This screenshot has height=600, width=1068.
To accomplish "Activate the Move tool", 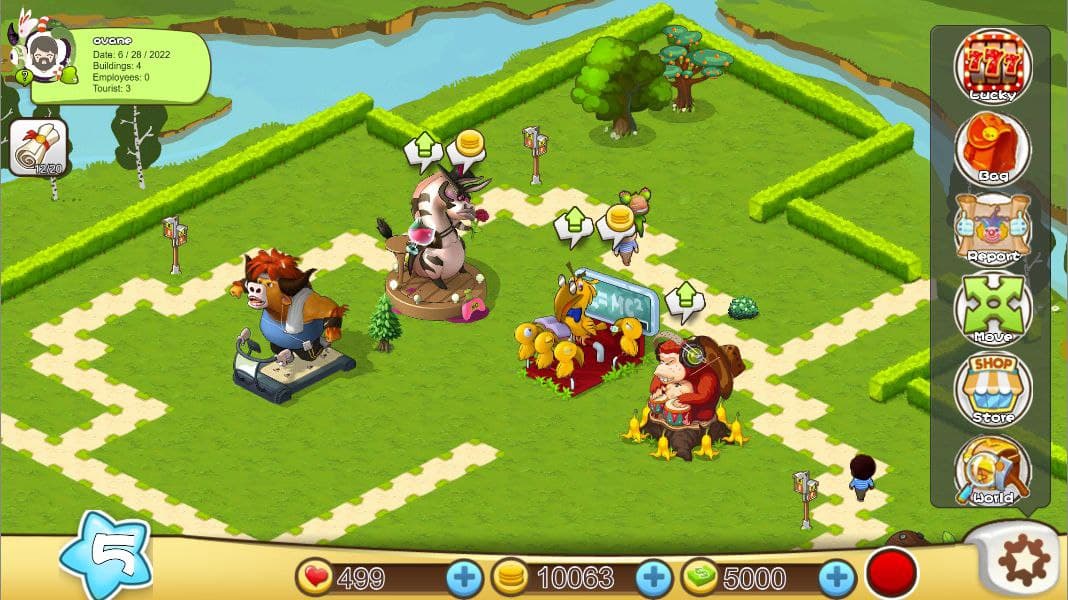I will pyautogui.click(x=993, y=308).
